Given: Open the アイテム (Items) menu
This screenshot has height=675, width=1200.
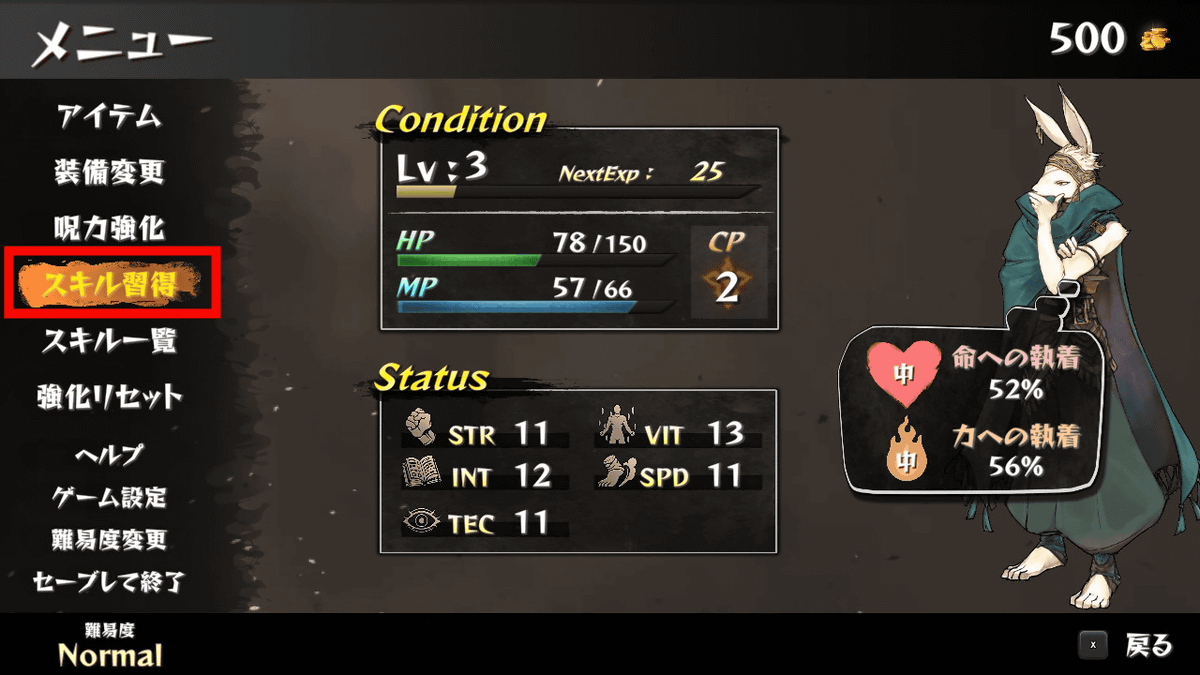Looking at the screenshot, I should 109,116.
